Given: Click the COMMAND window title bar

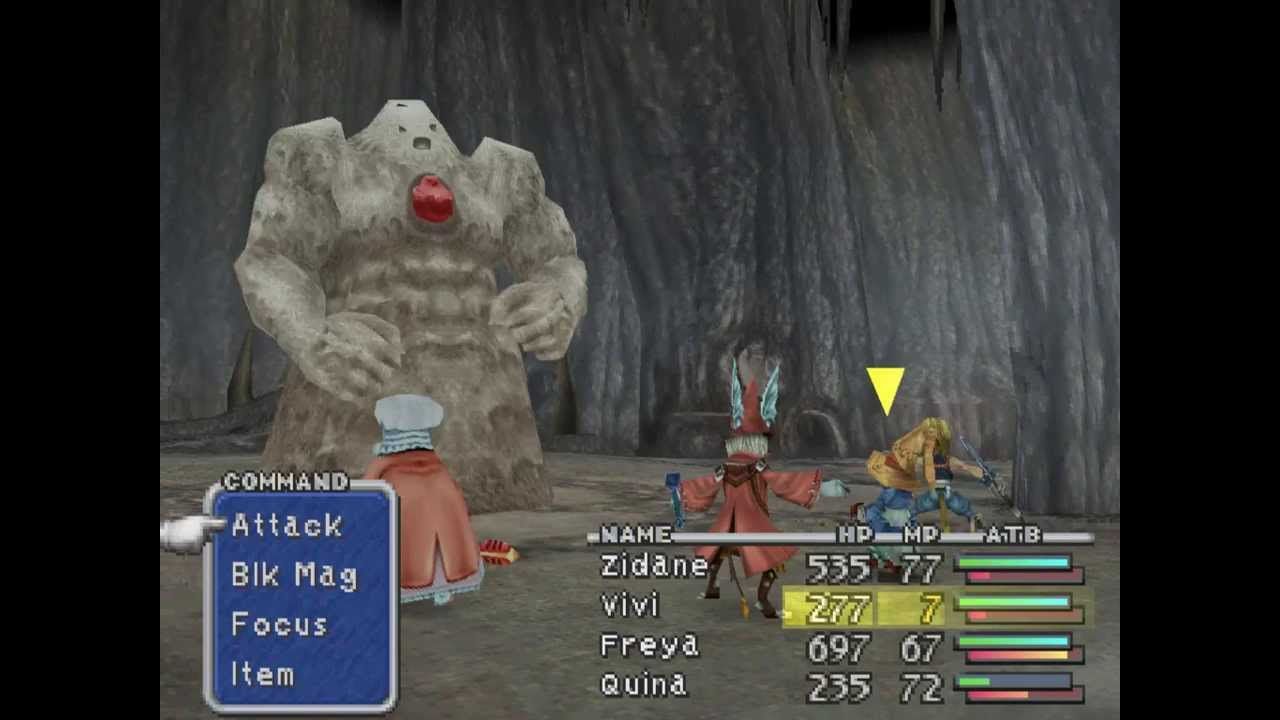Looking at the screenshot, I should 285,482.
